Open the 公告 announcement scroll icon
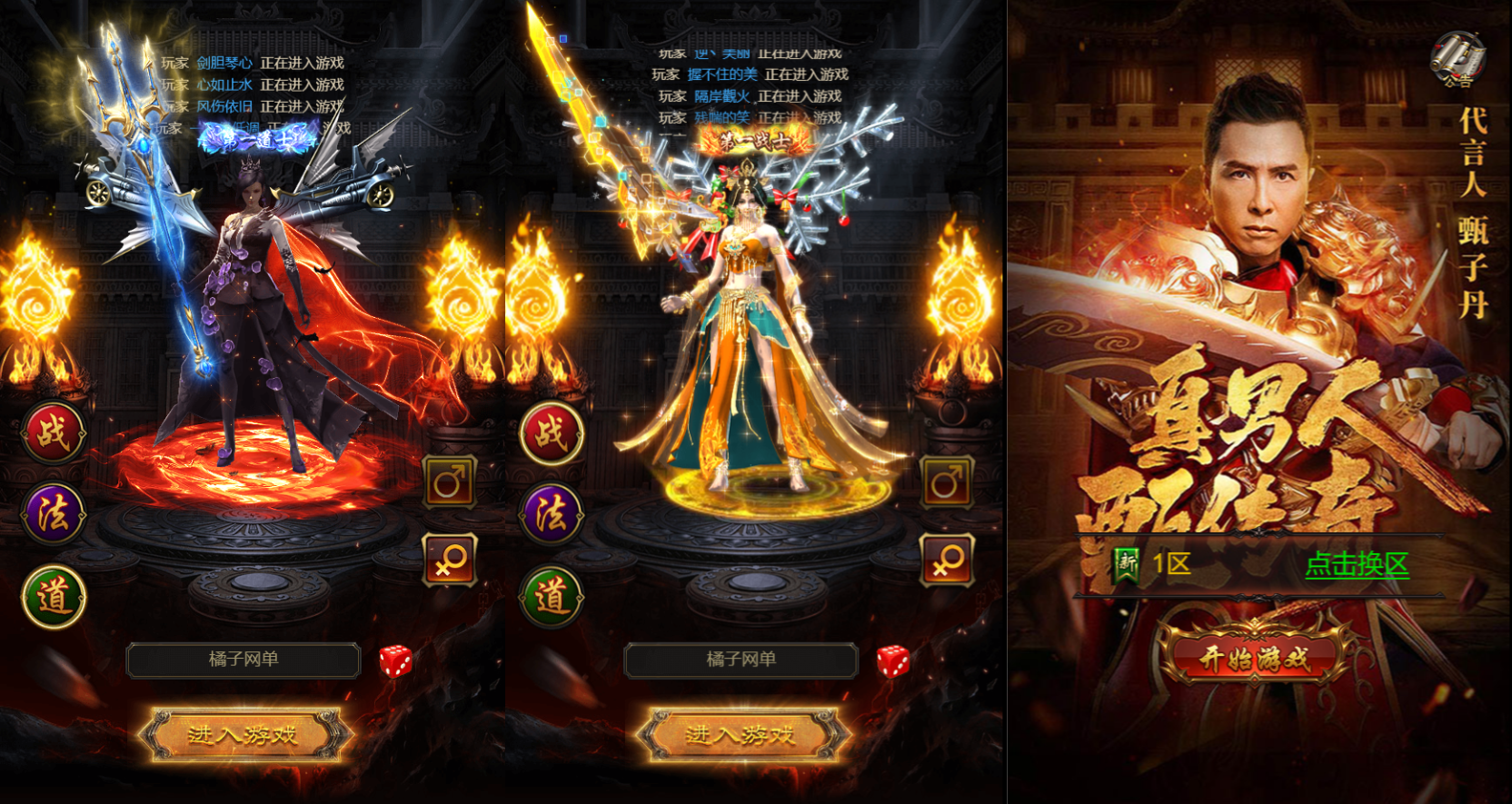 (1457, 60)
